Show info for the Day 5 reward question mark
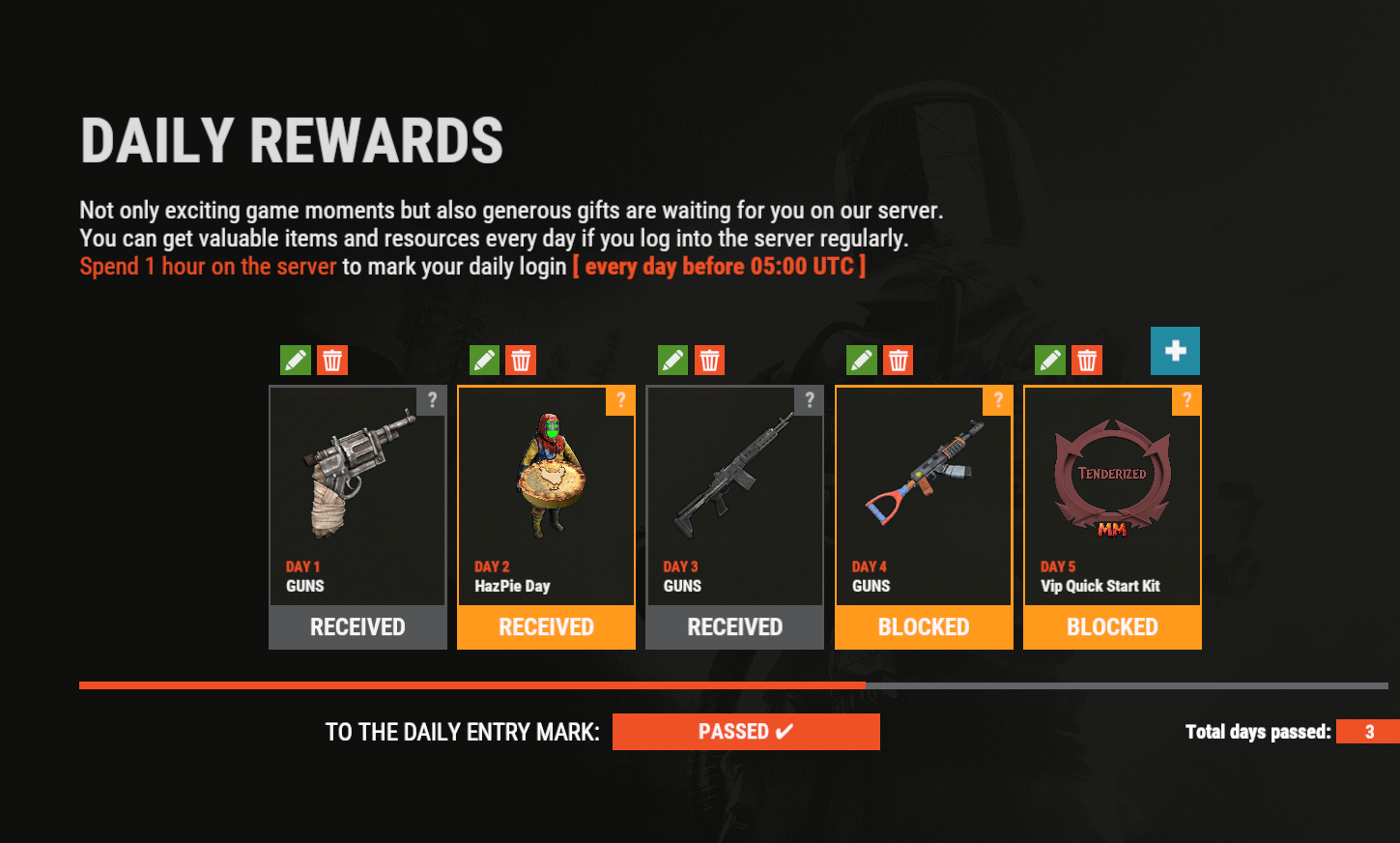 (x=1186, y=400)
